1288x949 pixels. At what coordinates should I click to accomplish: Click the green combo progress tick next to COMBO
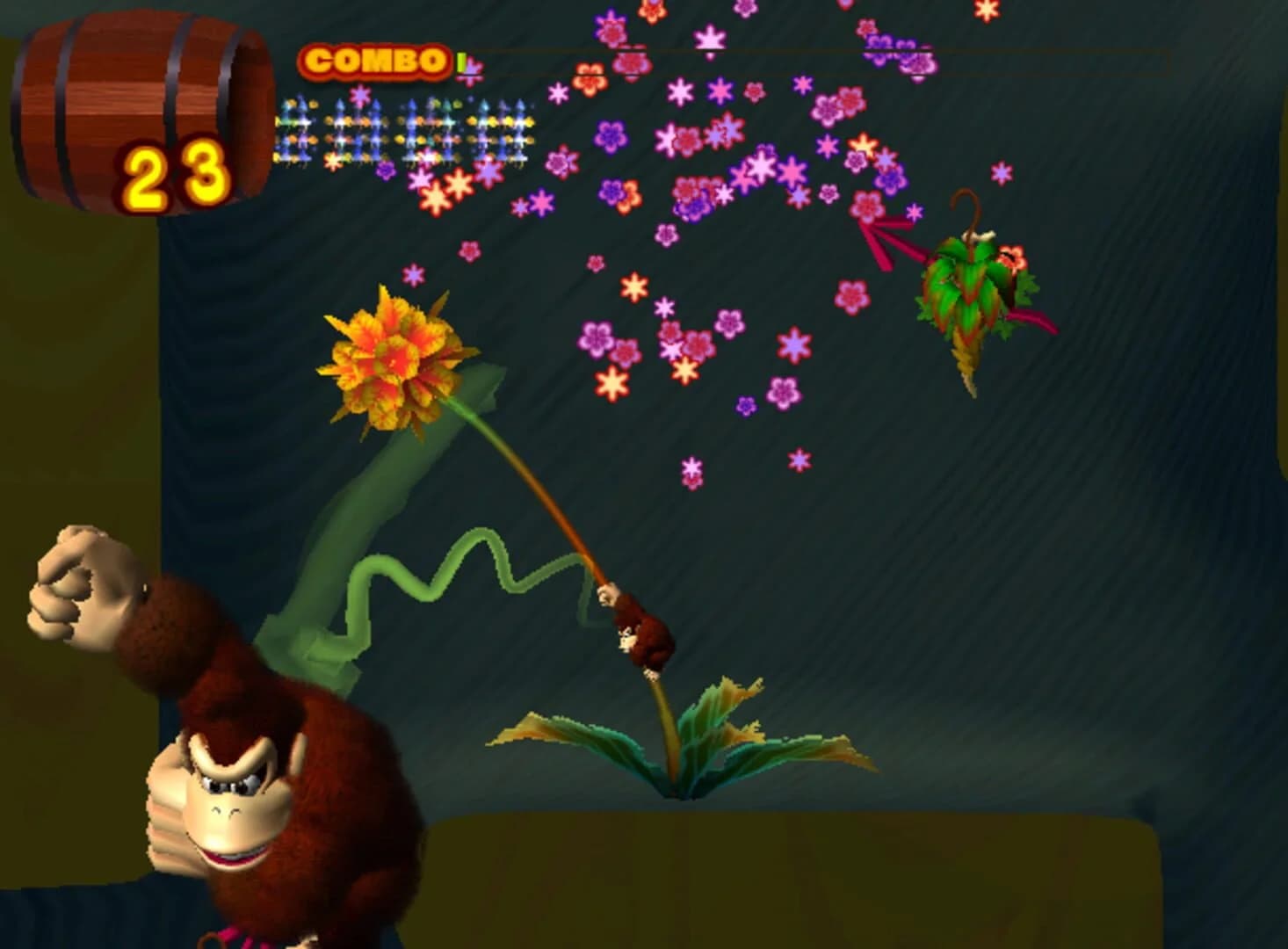click(x=461, y=60)
